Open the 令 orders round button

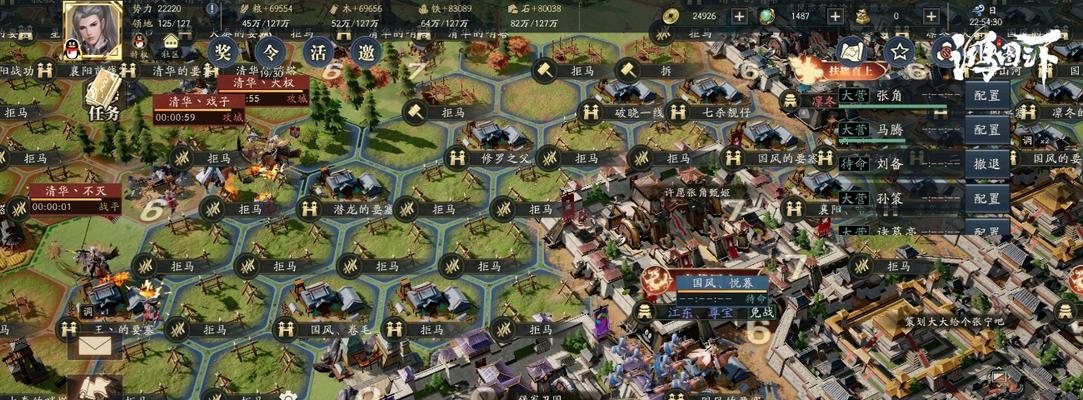pyautogui.click(x=270, y=51)
